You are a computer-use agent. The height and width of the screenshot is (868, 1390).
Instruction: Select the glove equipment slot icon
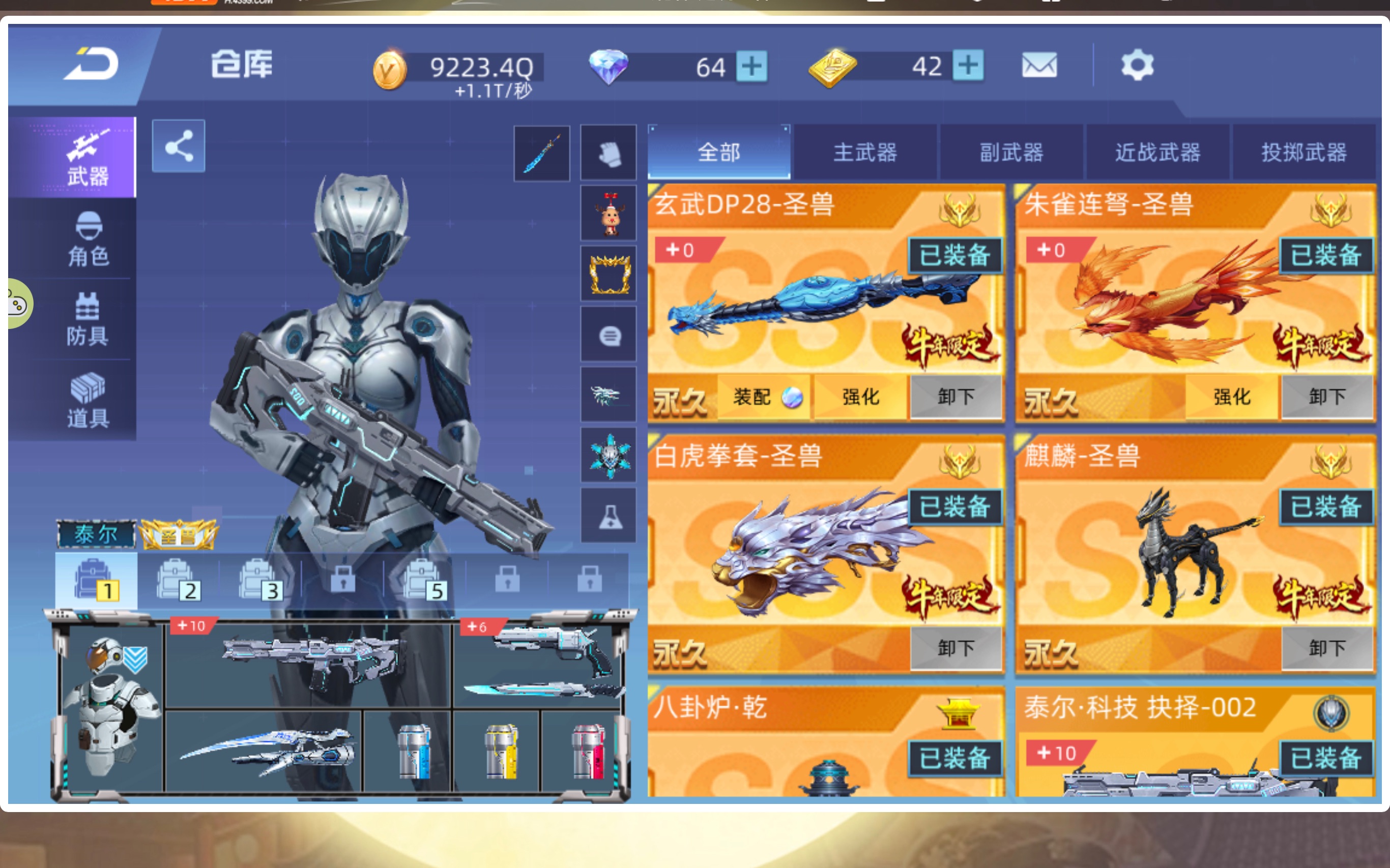point(609,152)
